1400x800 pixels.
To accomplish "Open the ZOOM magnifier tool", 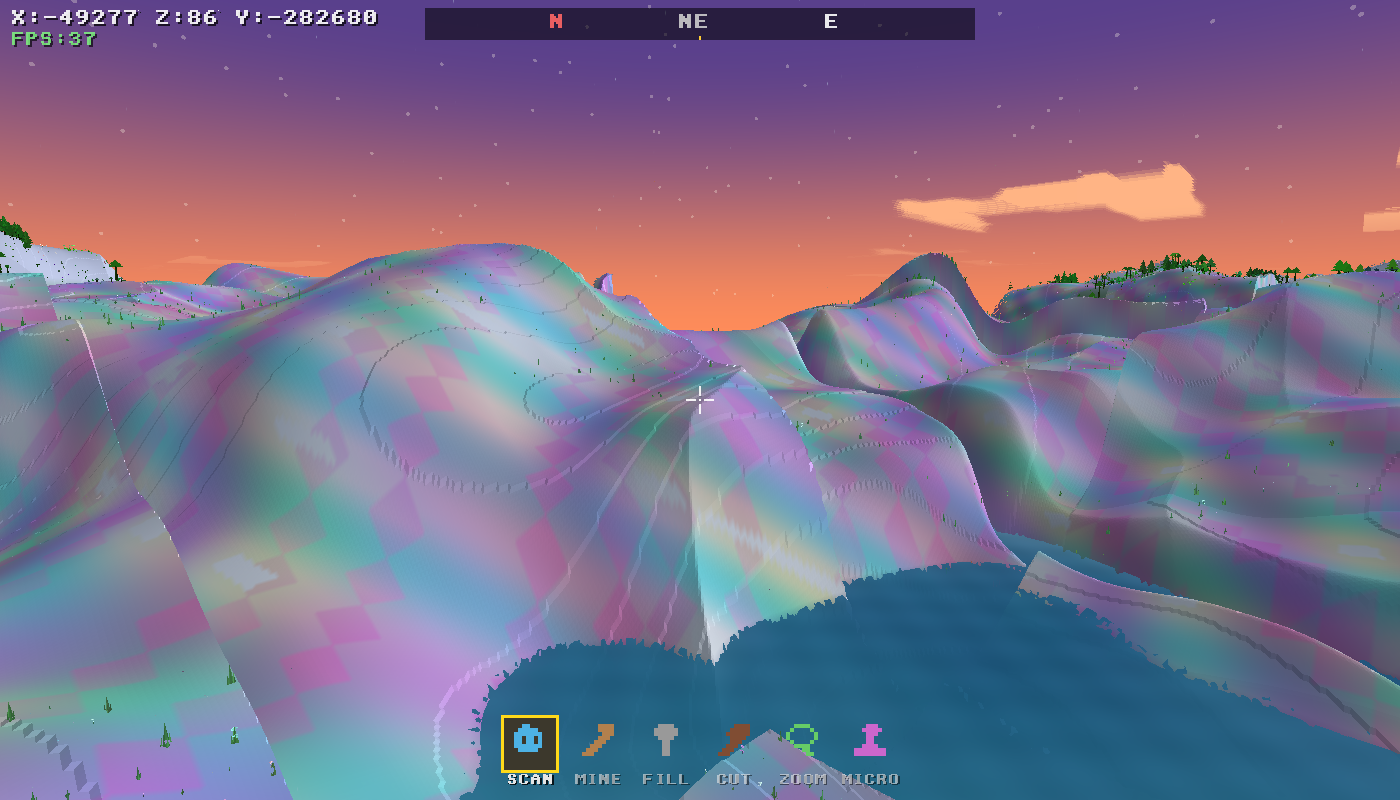I will coord(803,741).
